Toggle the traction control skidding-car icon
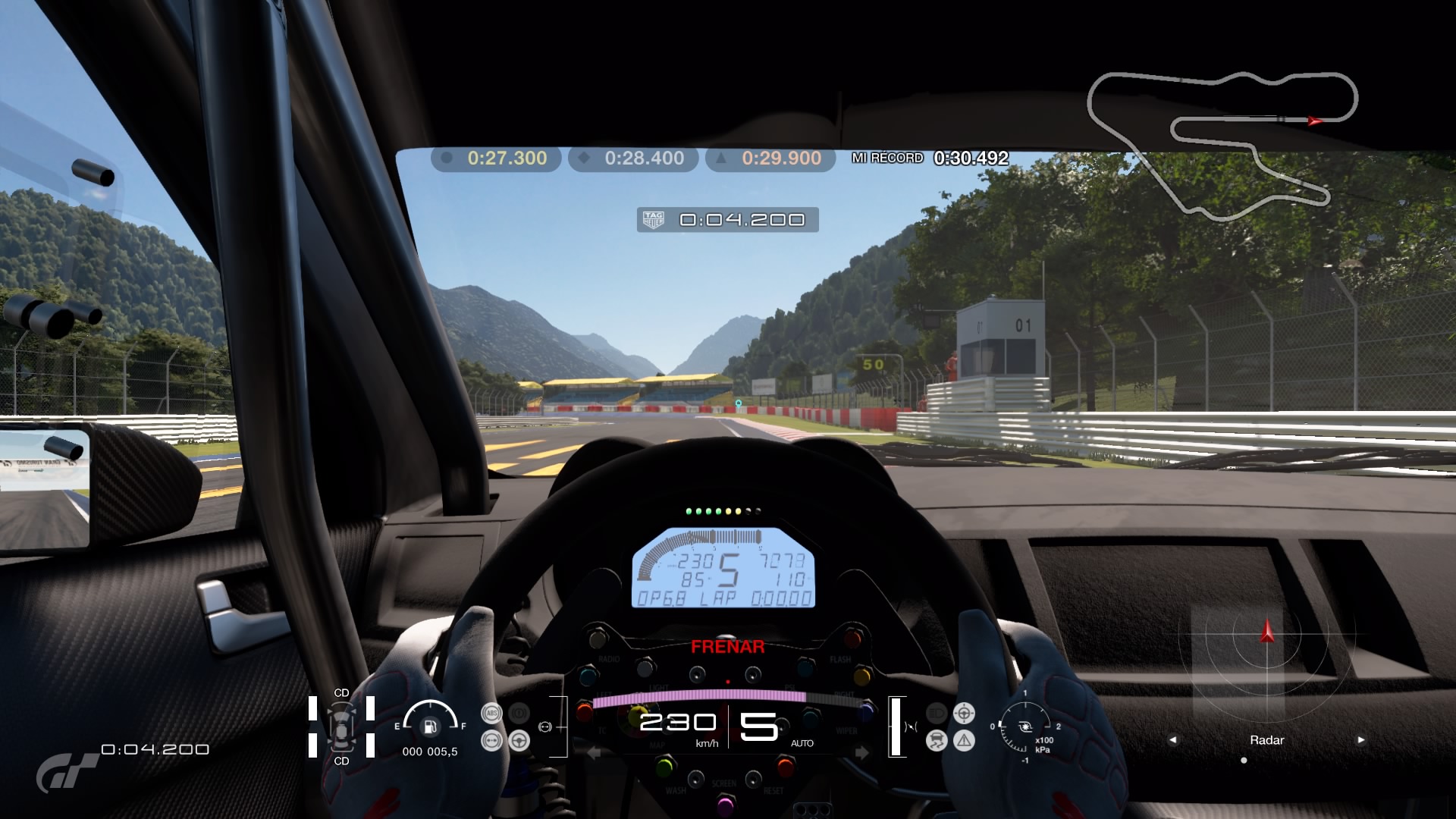1456x819 pixels. pos(937,739)
